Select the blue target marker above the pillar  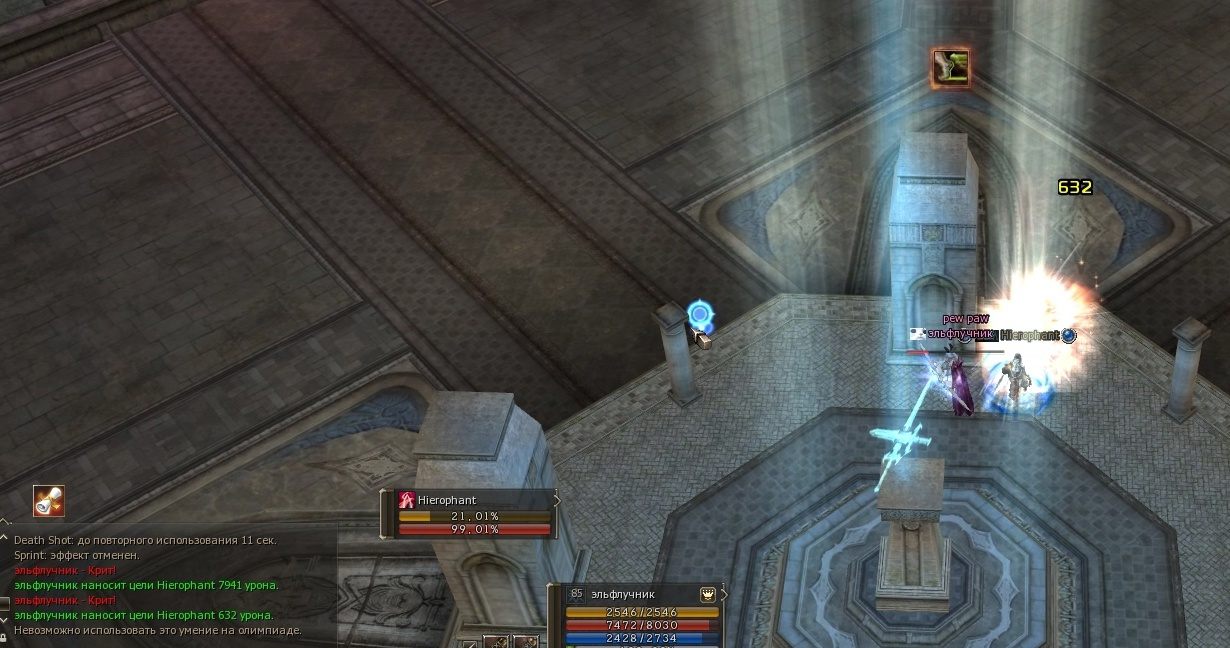coord(700,315)
